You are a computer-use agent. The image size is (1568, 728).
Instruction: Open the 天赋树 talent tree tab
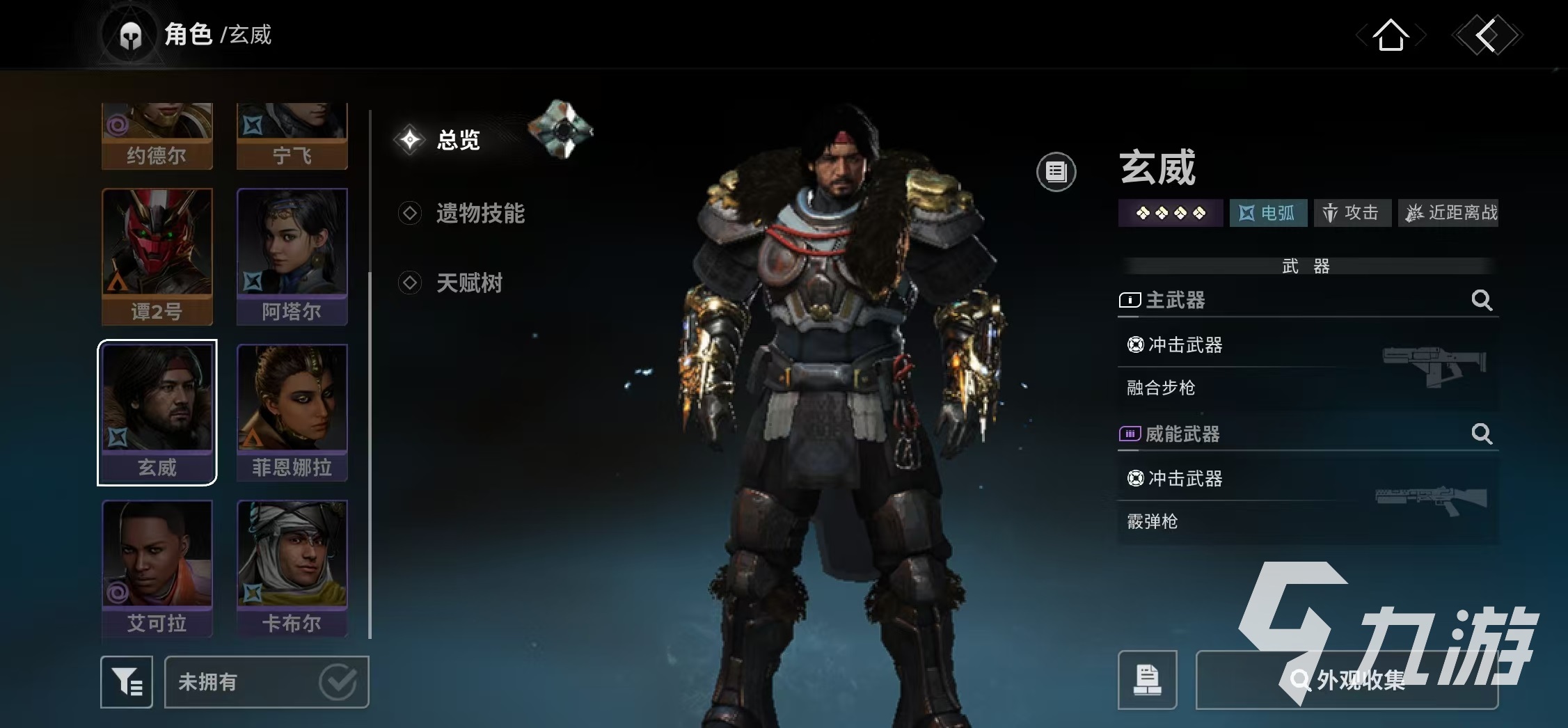coord(470,283)
